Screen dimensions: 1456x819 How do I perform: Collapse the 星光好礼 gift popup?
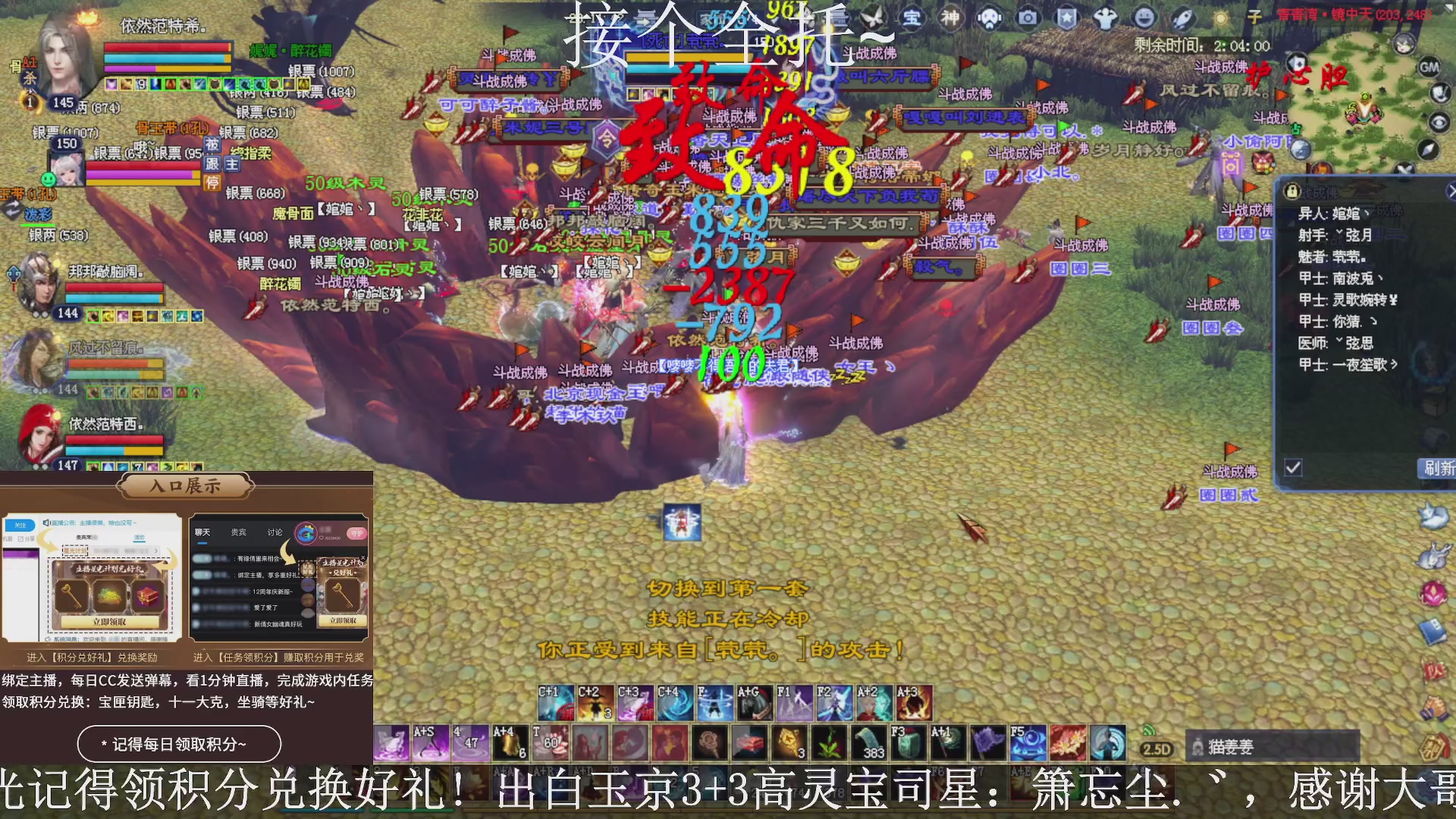[362, 557]
